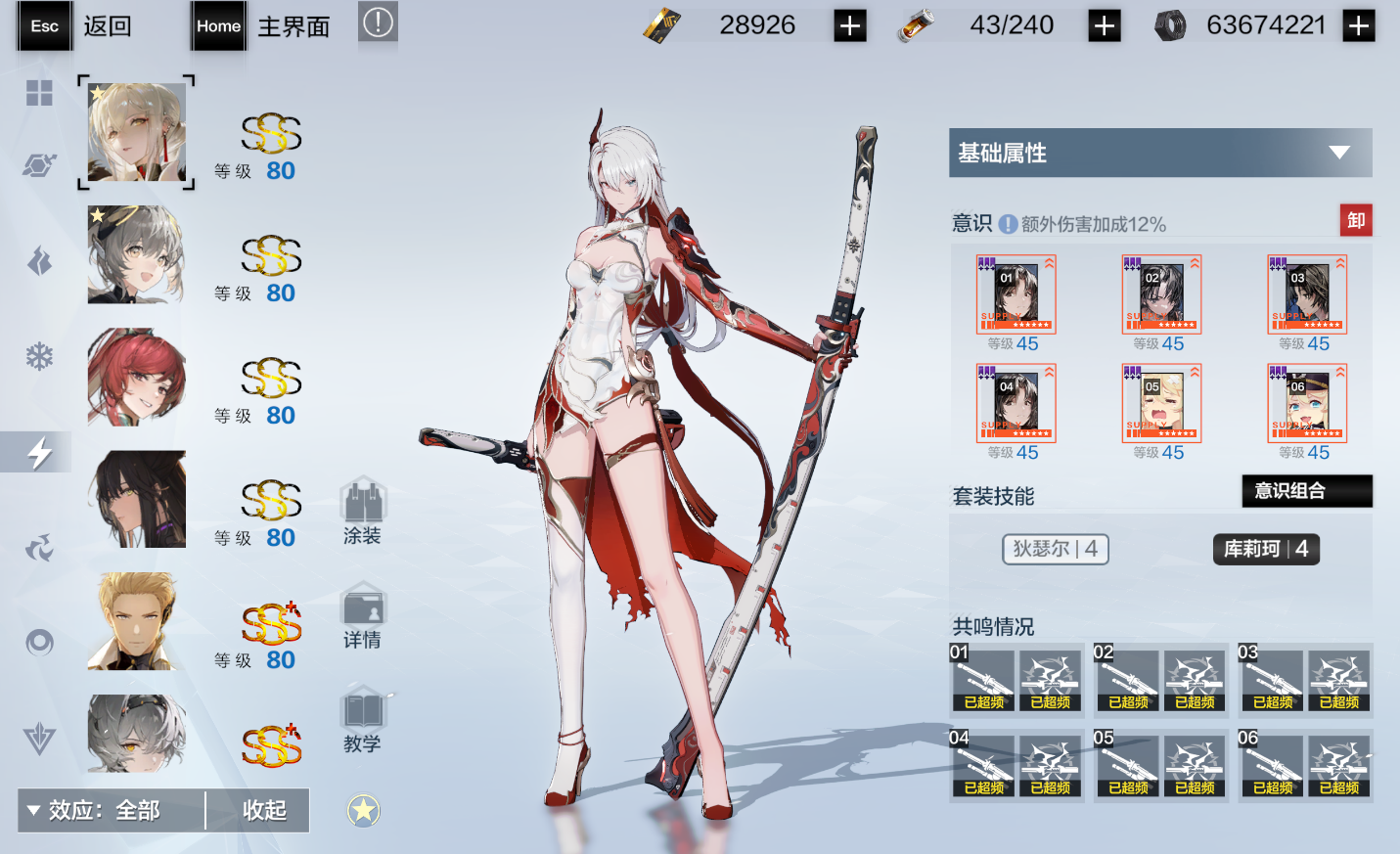1400x854 pixels.
Task: Open the 意识组合 memory combination button
Action: tap(1306, 491)
